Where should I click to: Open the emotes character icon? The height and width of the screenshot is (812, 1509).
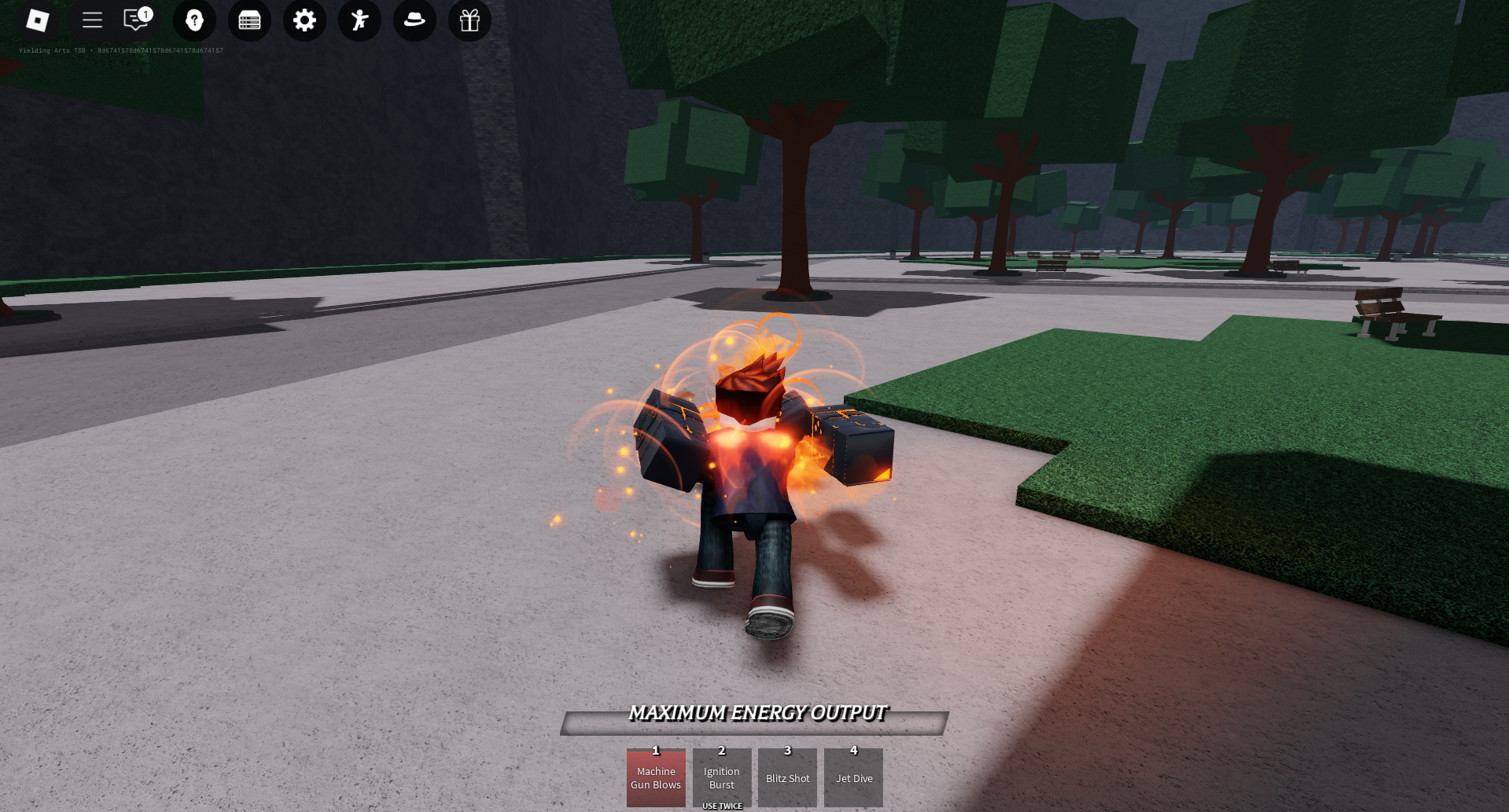[359, 21]
